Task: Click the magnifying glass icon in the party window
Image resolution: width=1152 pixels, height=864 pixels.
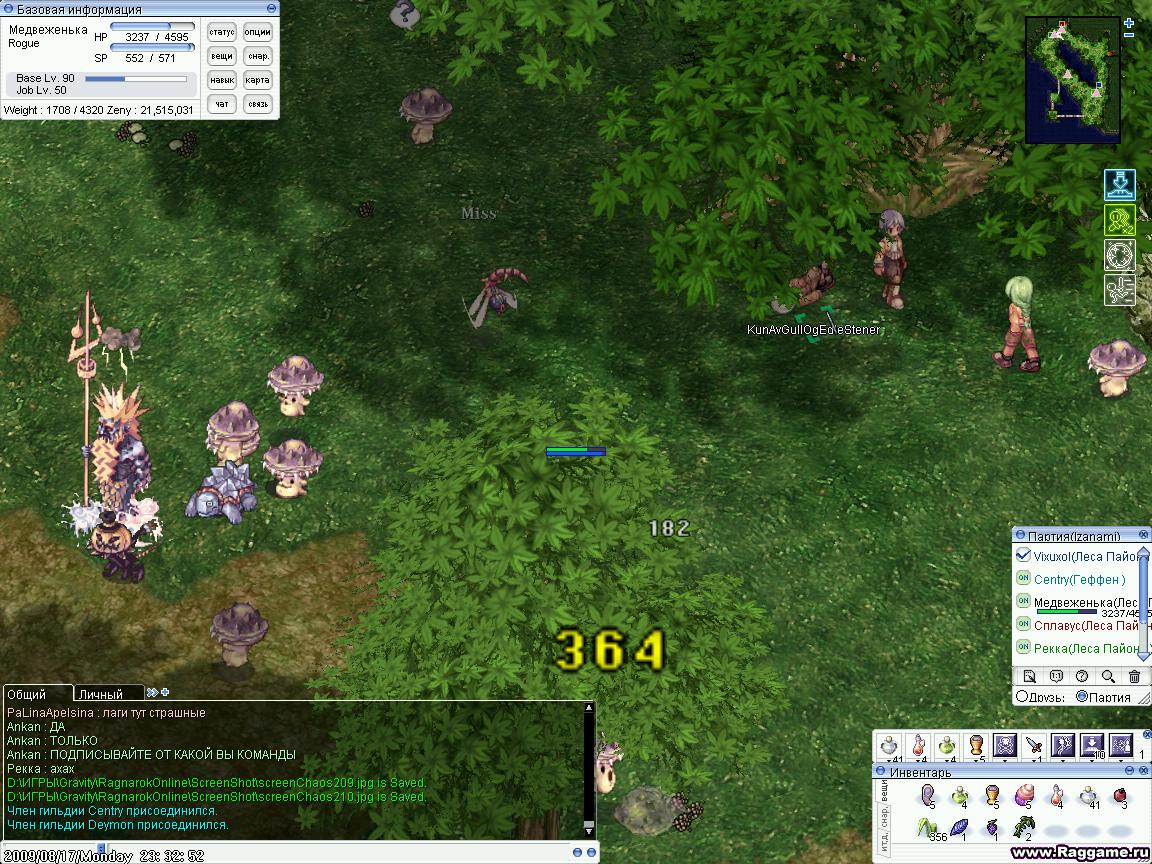Action: (x=1108, y=676)
